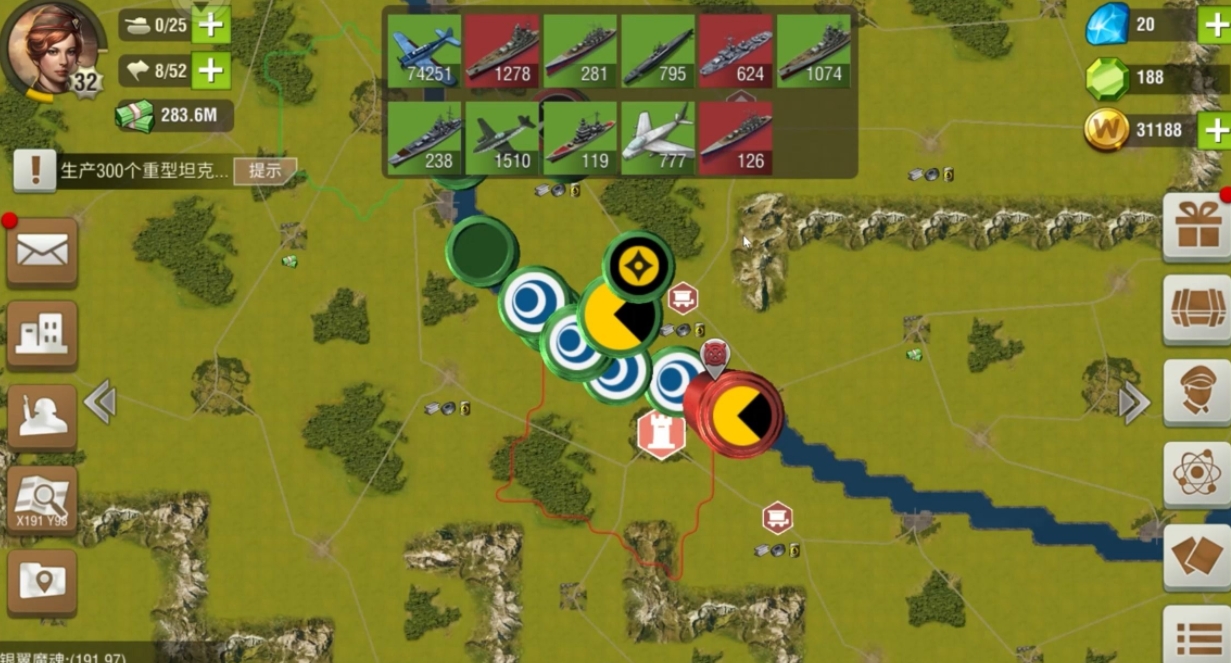
Task: Add more tank slots with the plus button
Action: (210, 25)
